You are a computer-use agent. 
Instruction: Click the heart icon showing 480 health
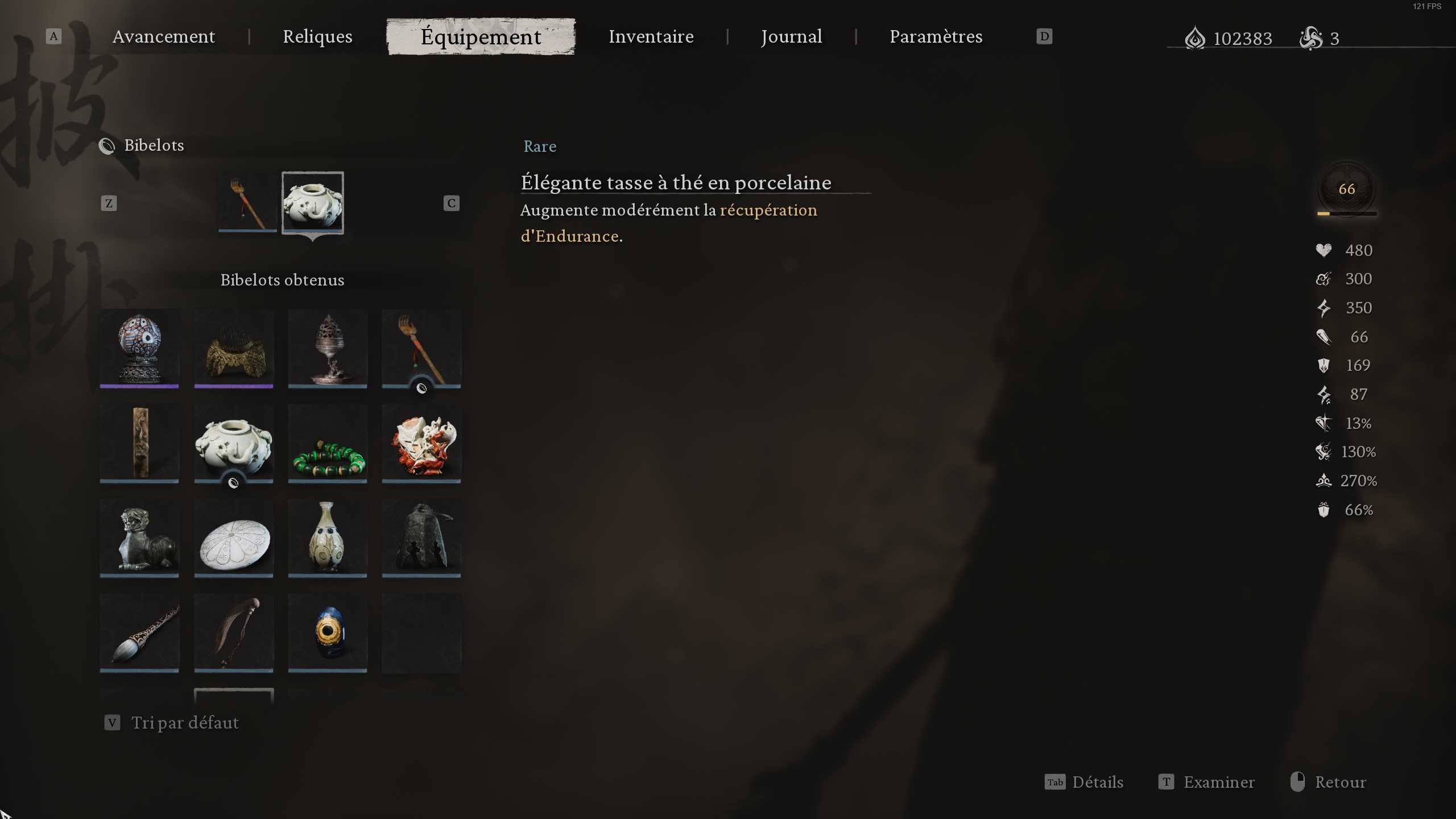(1323, 250)
